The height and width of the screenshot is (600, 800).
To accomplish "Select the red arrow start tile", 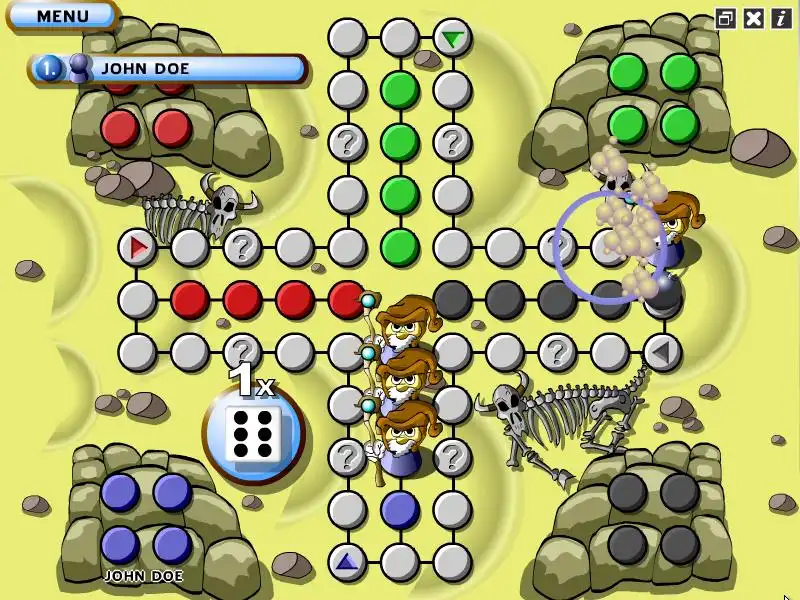I will click(x=138, y=245).
